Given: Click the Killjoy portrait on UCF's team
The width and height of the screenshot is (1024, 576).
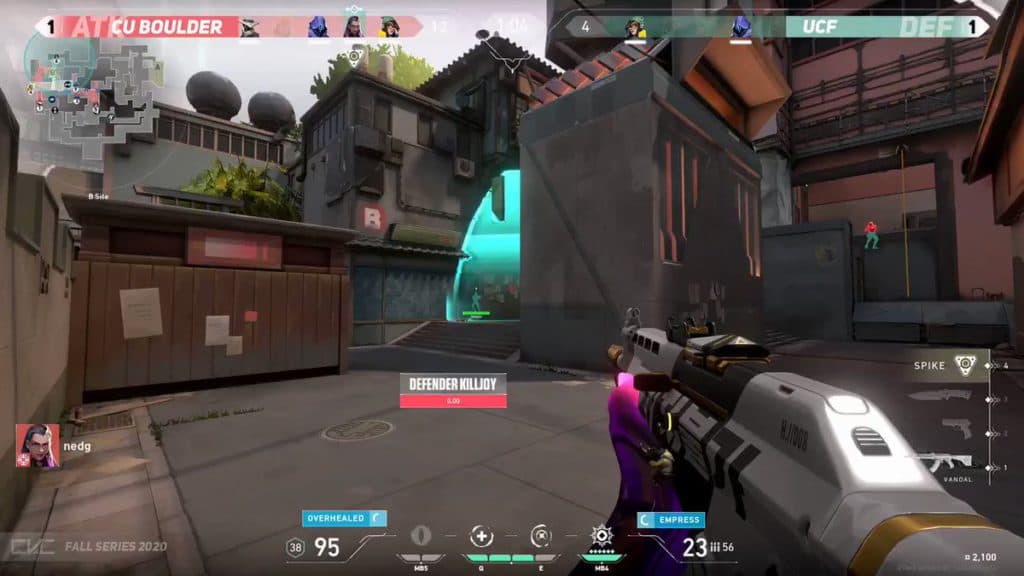Looking at the screenshot, I should (x=636, y=27).
